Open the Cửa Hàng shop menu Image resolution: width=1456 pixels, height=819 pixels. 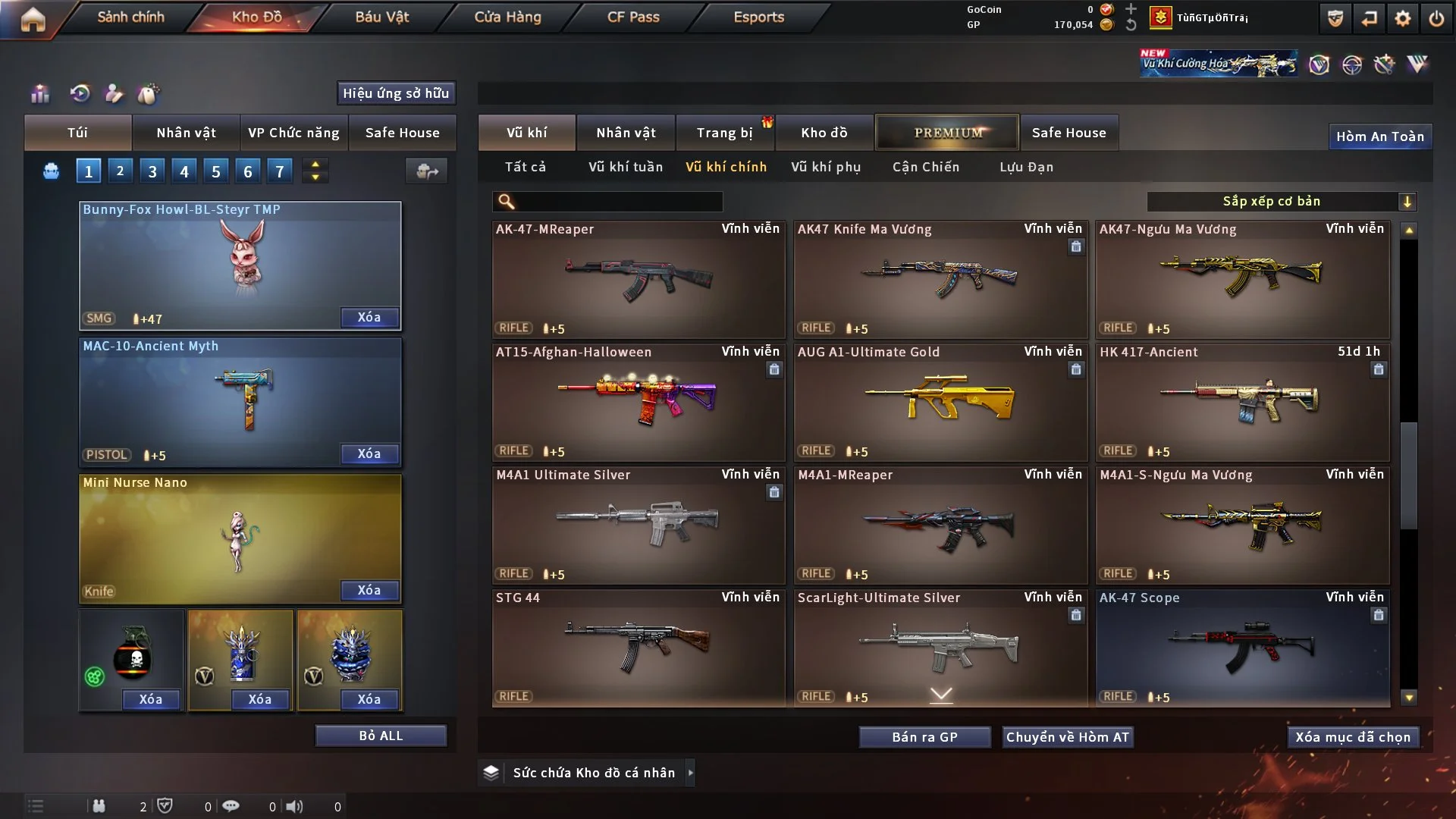pos(507,17)
